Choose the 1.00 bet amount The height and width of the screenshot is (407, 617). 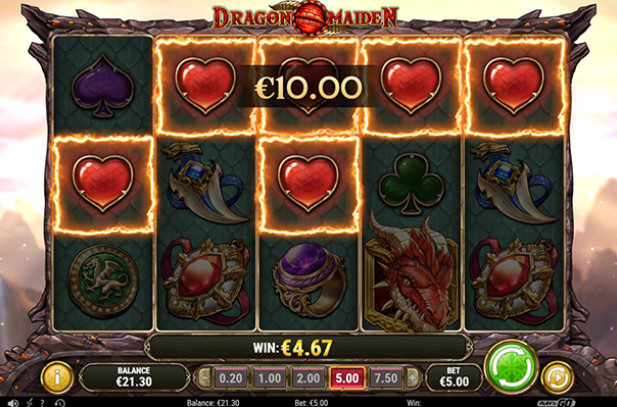267,378
